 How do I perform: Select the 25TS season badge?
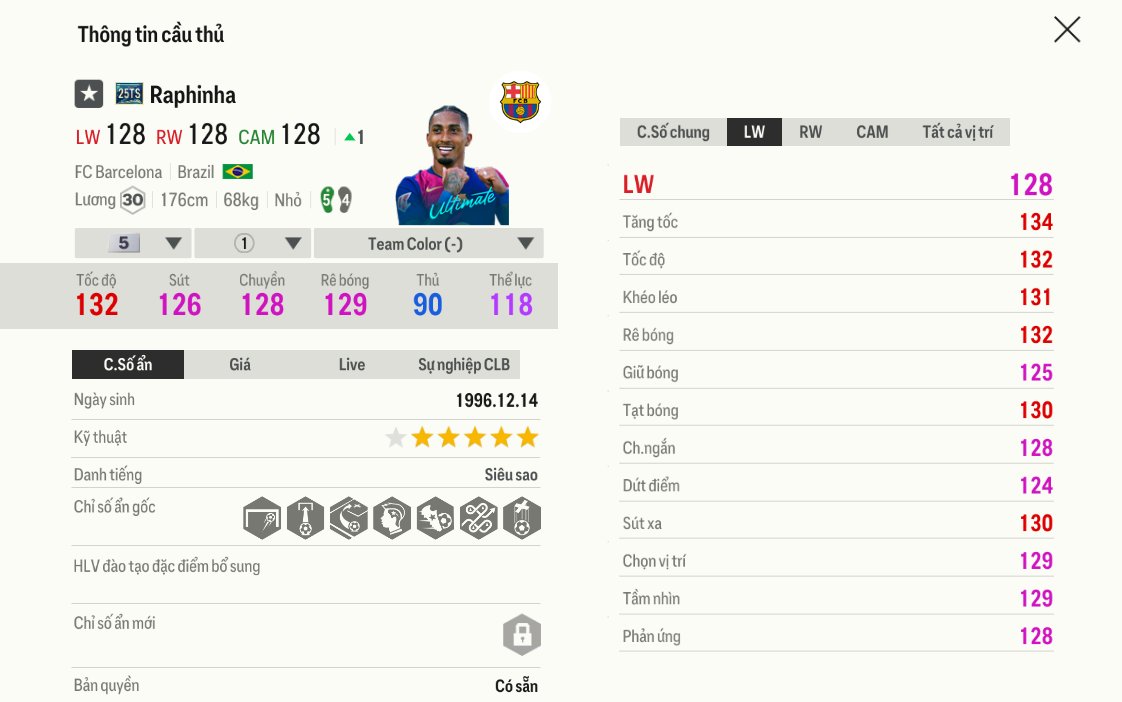pos(129,94)
